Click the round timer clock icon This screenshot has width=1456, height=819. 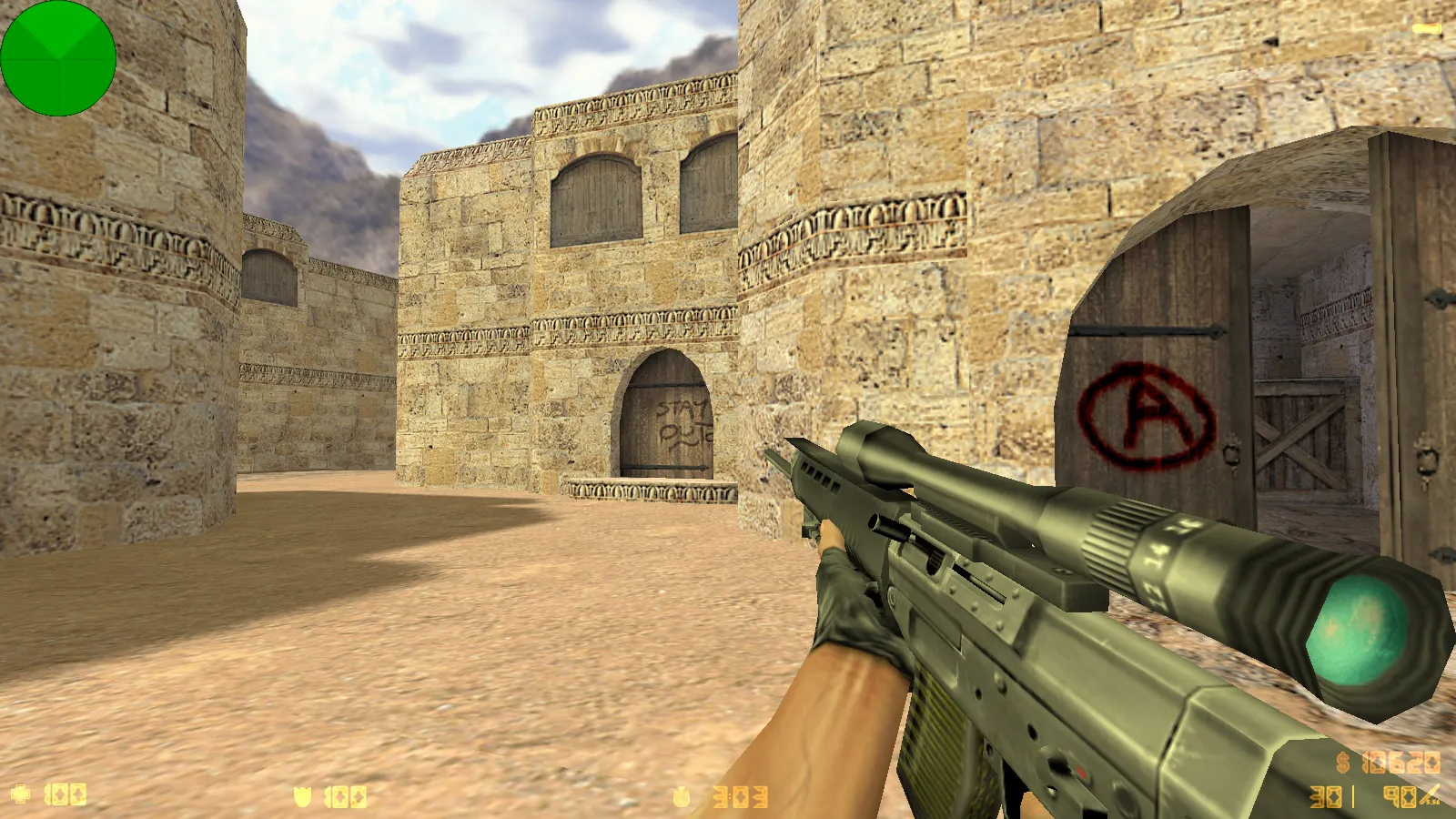682,797
